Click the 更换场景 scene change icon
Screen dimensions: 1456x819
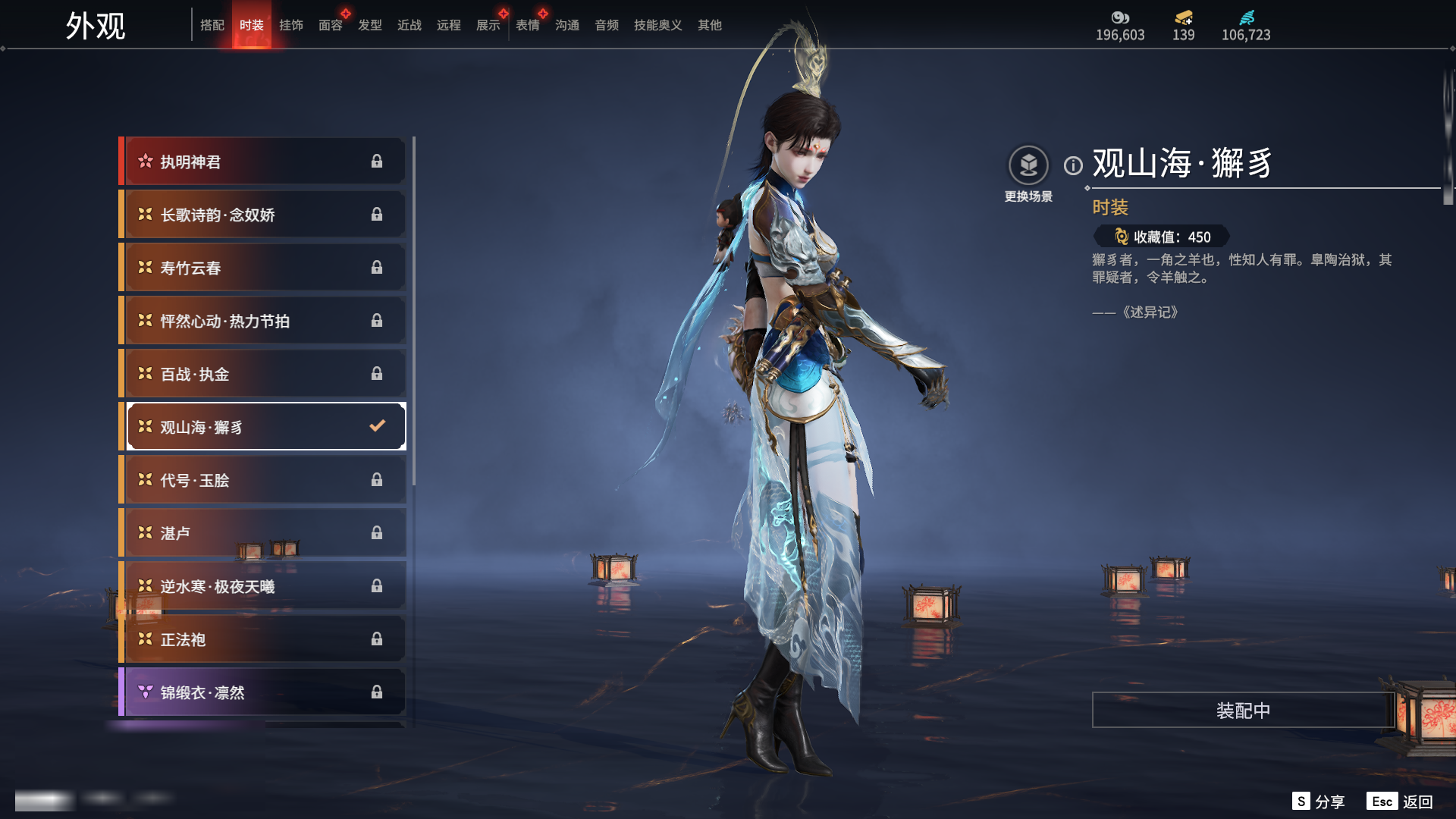coord(1028,165)
